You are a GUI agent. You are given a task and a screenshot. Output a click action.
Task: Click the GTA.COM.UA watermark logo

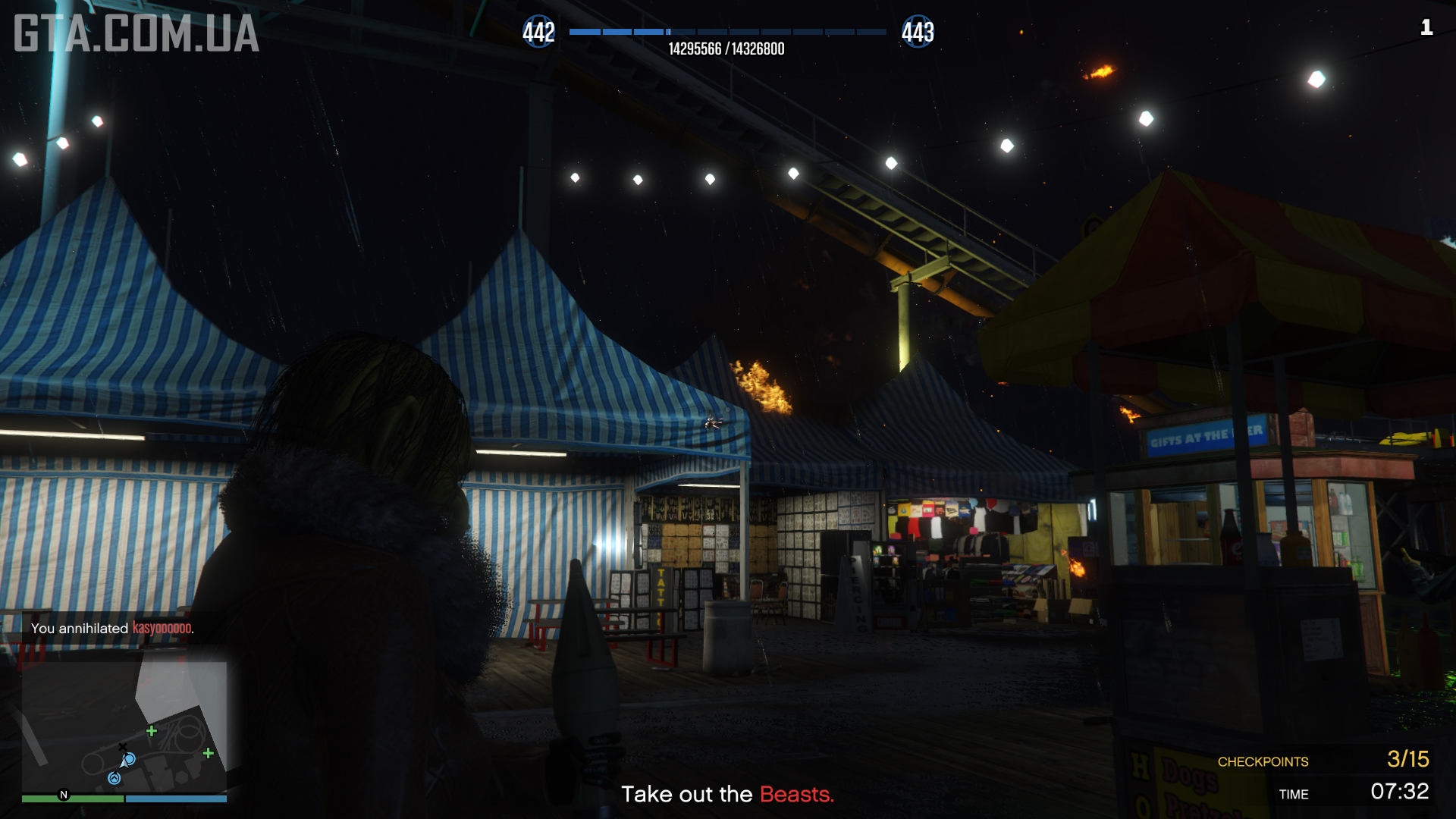click(x=136, y=34)
